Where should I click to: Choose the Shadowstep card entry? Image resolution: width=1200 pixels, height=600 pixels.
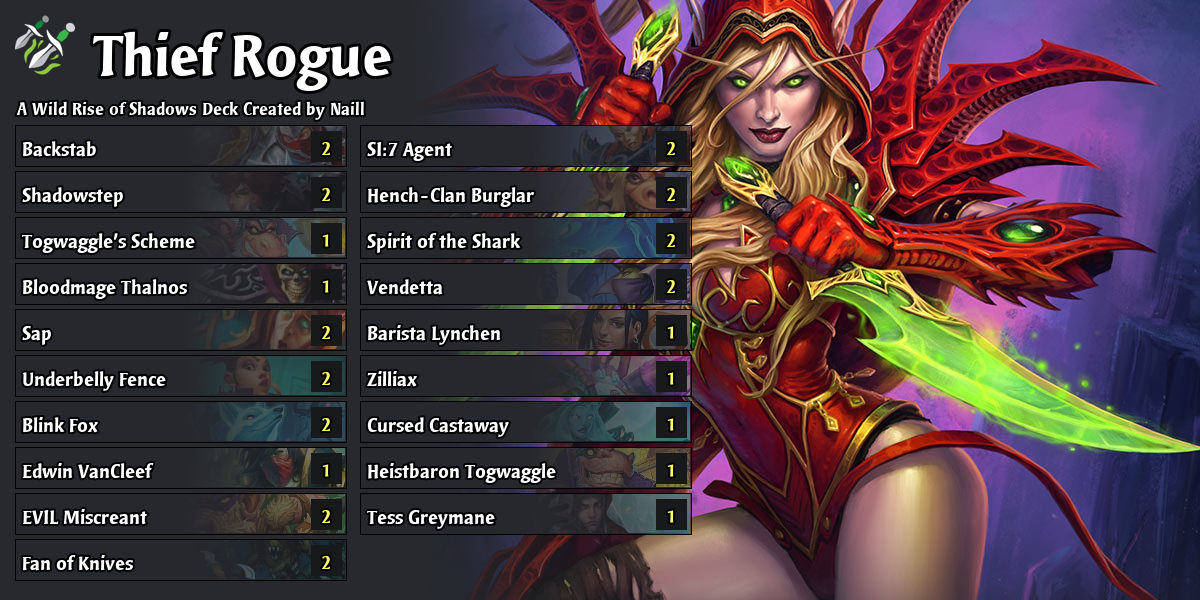pyautogui.click(x=180, y=196)
